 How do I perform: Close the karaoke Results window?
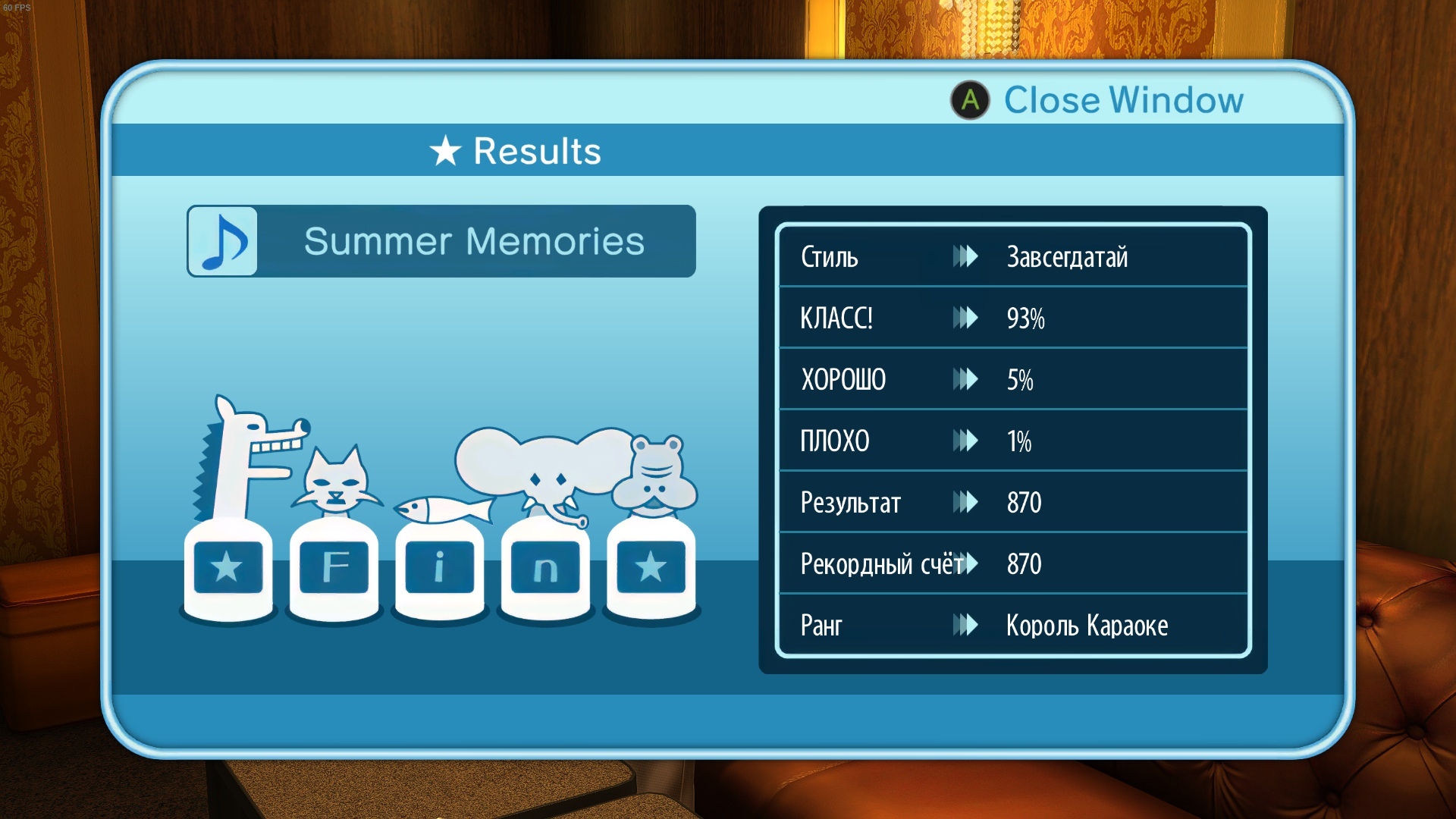[x=1097, y=100]
